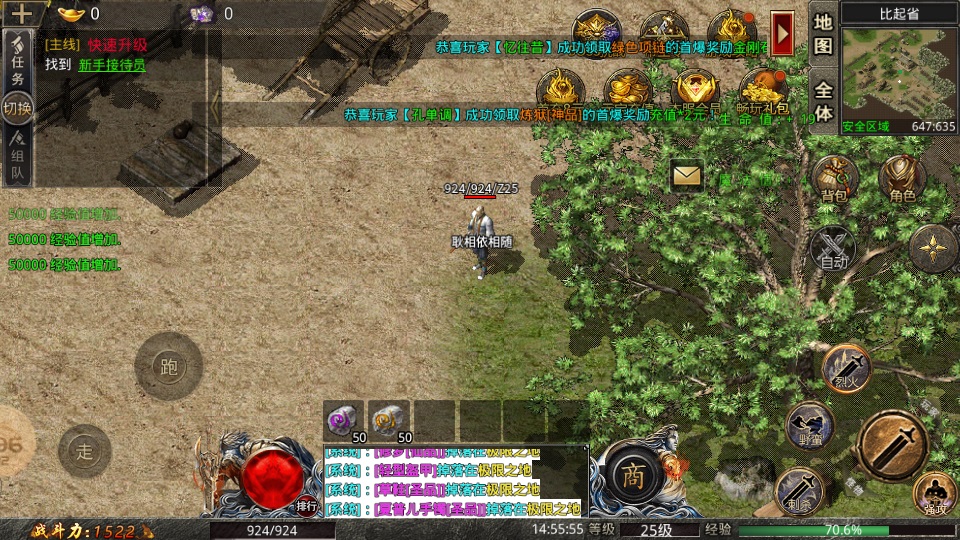Tap the large sword basic attack button
The image size is (960, 540).
(892, 445)
